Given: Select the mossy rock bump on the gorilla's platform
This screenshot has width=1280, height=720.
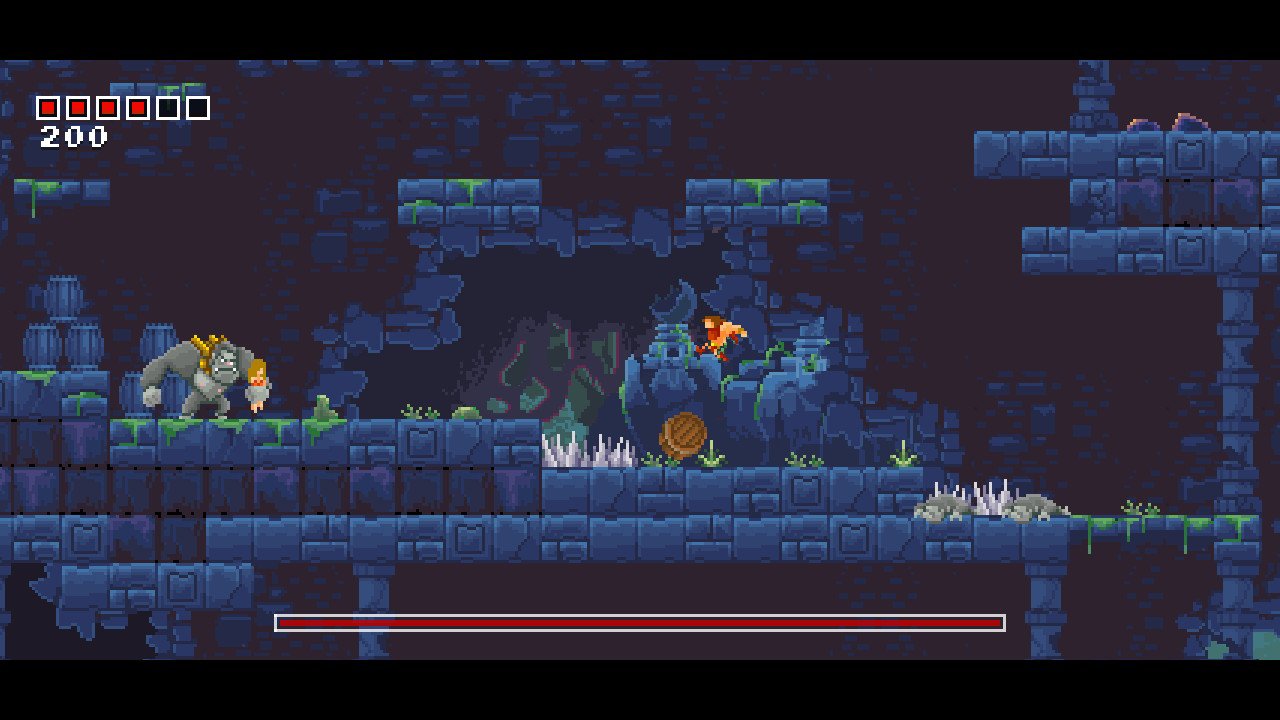Looking at the screenshot, I should point(322,409).
